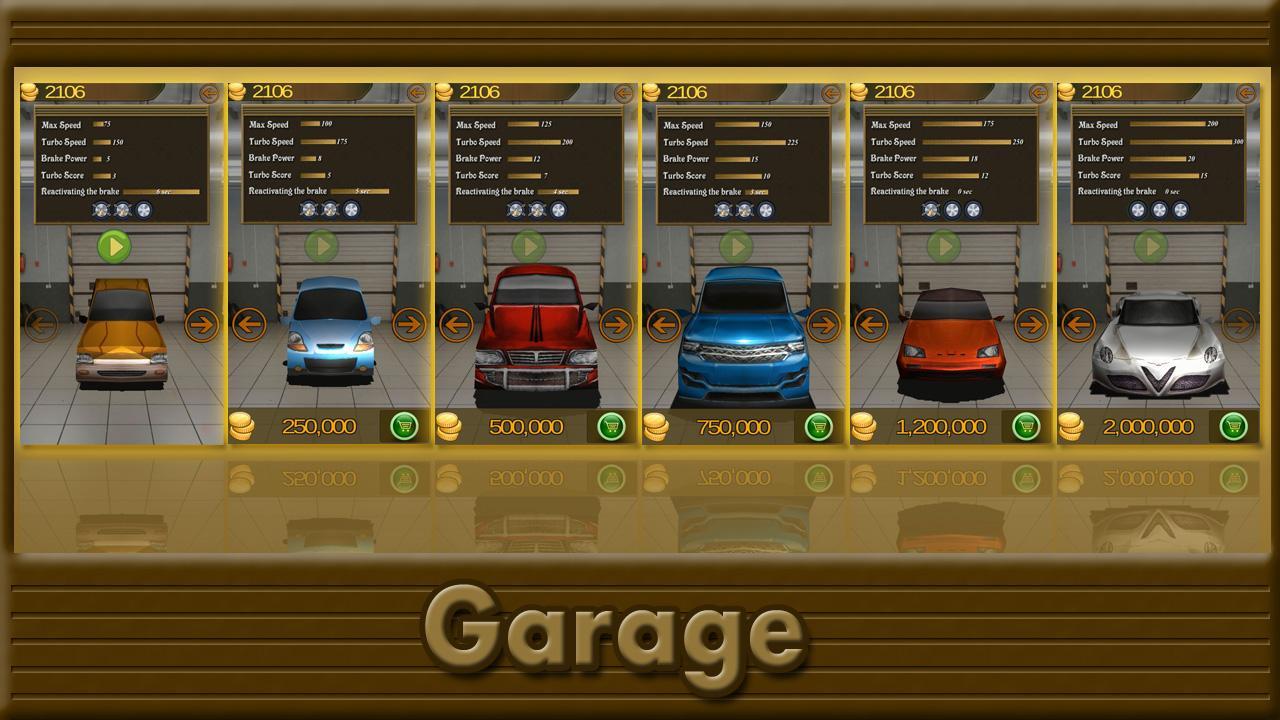The height and width of the screenshot is (720, 1280).
Task: Show previous car in the silver car panel
Action: point(1078,324)
